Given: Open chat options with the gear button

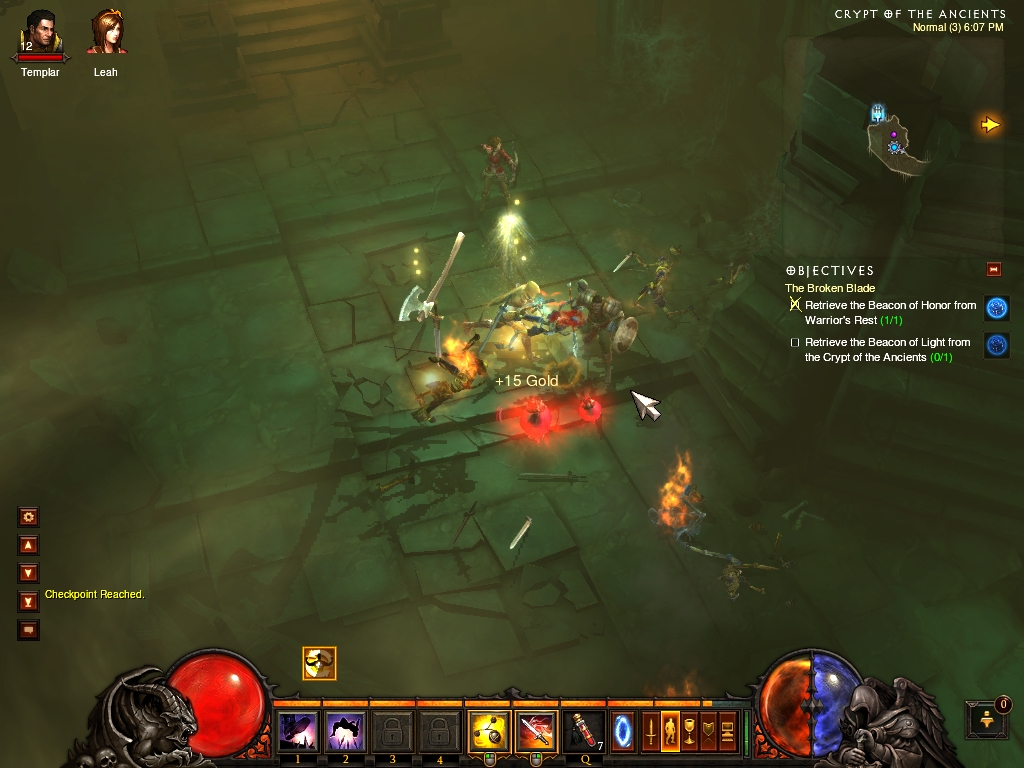Looking at the screenshot, I should (x=29, y=517).
